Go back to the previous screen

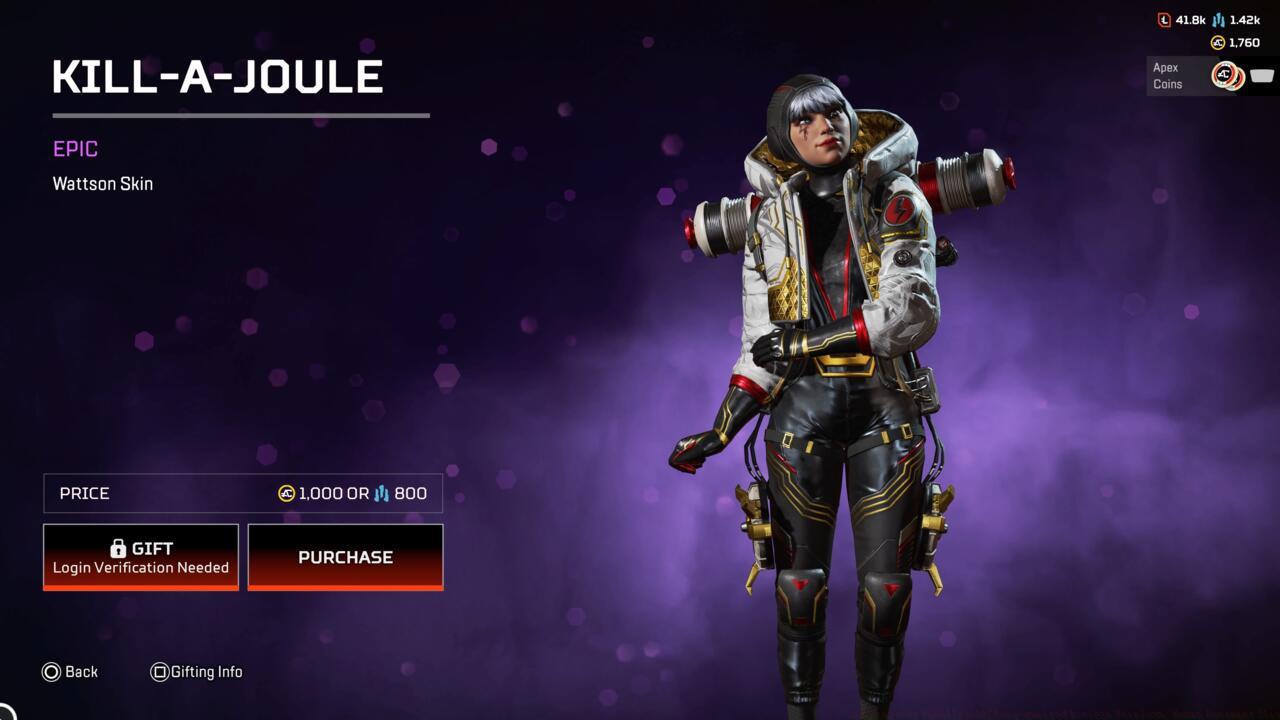70,672
